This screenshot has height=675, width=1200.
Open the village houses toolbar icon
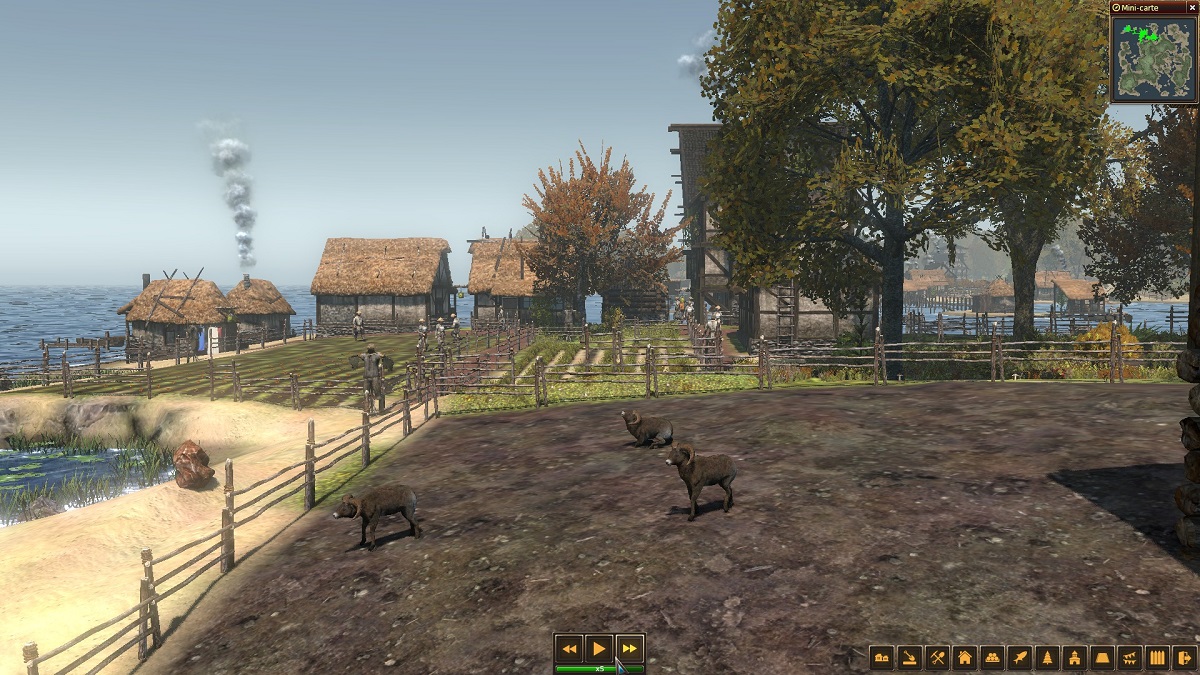(882, 657)
